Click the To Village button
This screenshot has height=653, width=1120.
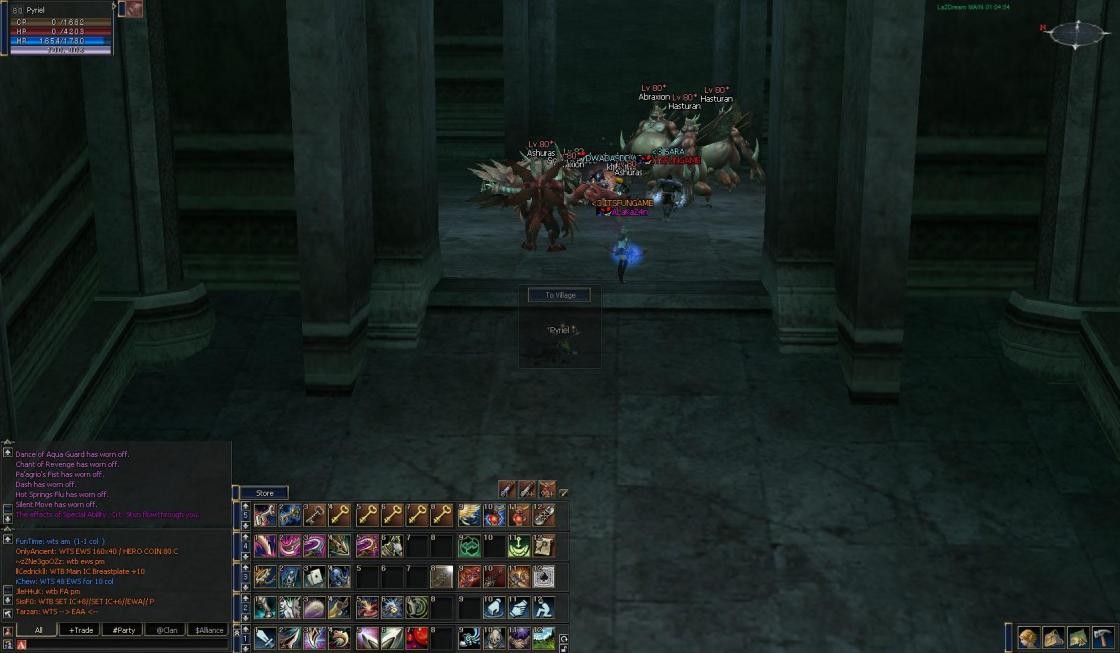[559, 295]
